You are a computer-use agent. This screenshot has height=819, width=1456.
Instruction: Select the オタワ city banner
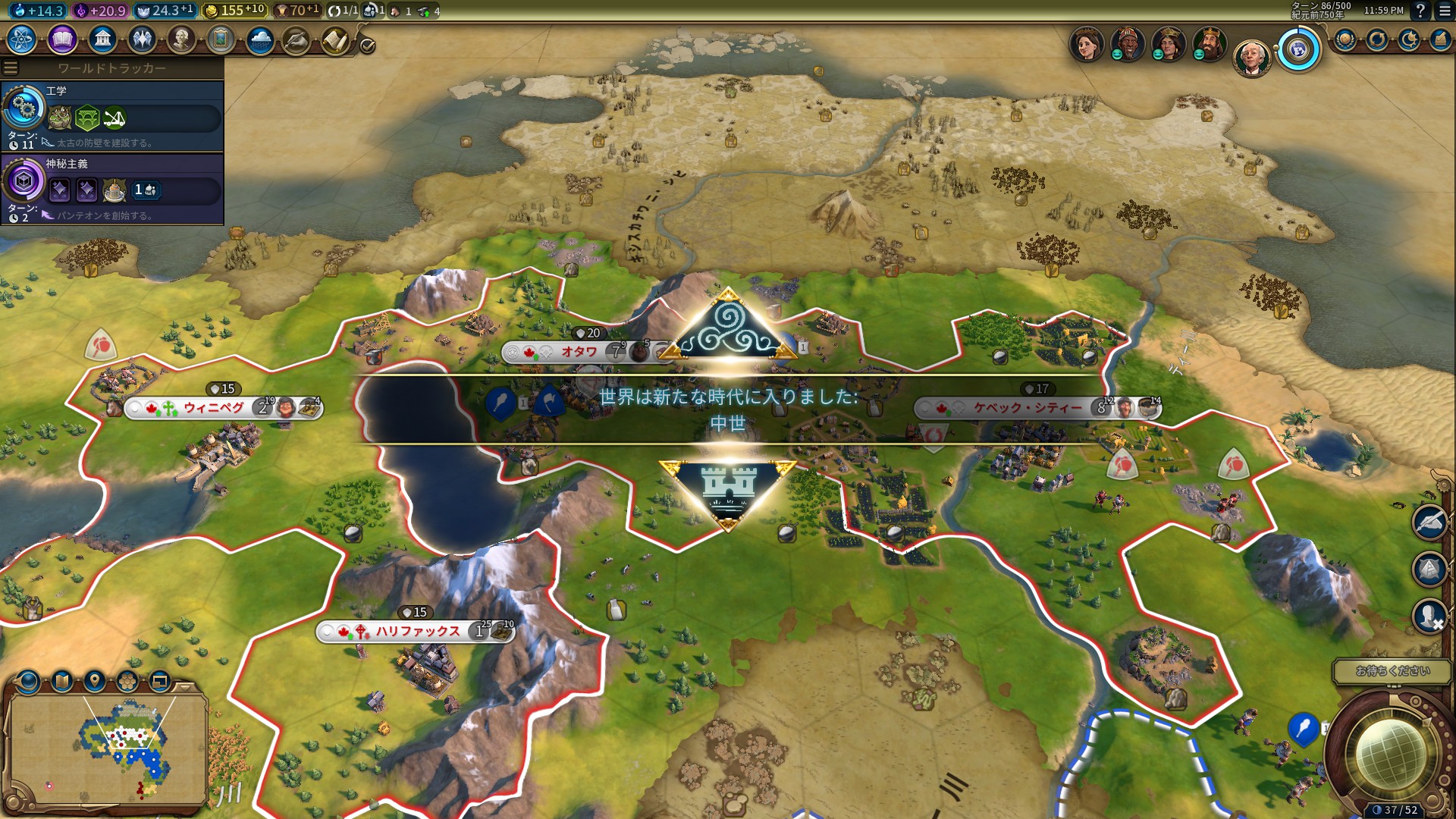point(576,353)
